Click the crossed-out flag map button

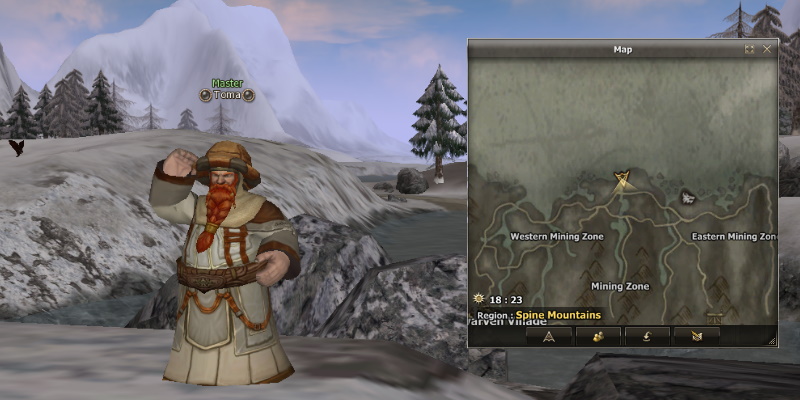696,335
